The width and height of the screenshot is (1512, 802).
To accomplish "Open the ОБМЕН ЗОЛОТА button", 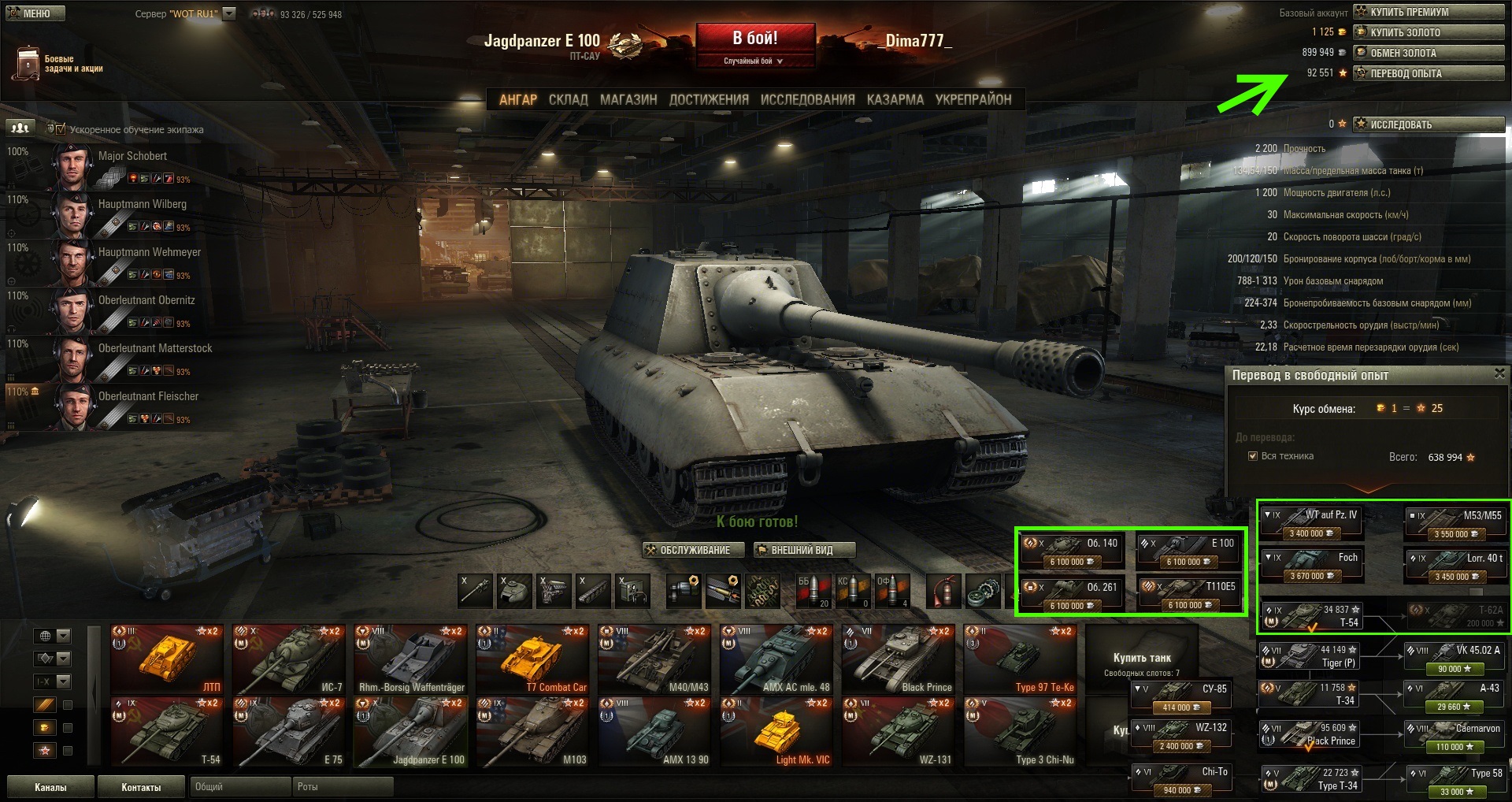I will 1429,53.
